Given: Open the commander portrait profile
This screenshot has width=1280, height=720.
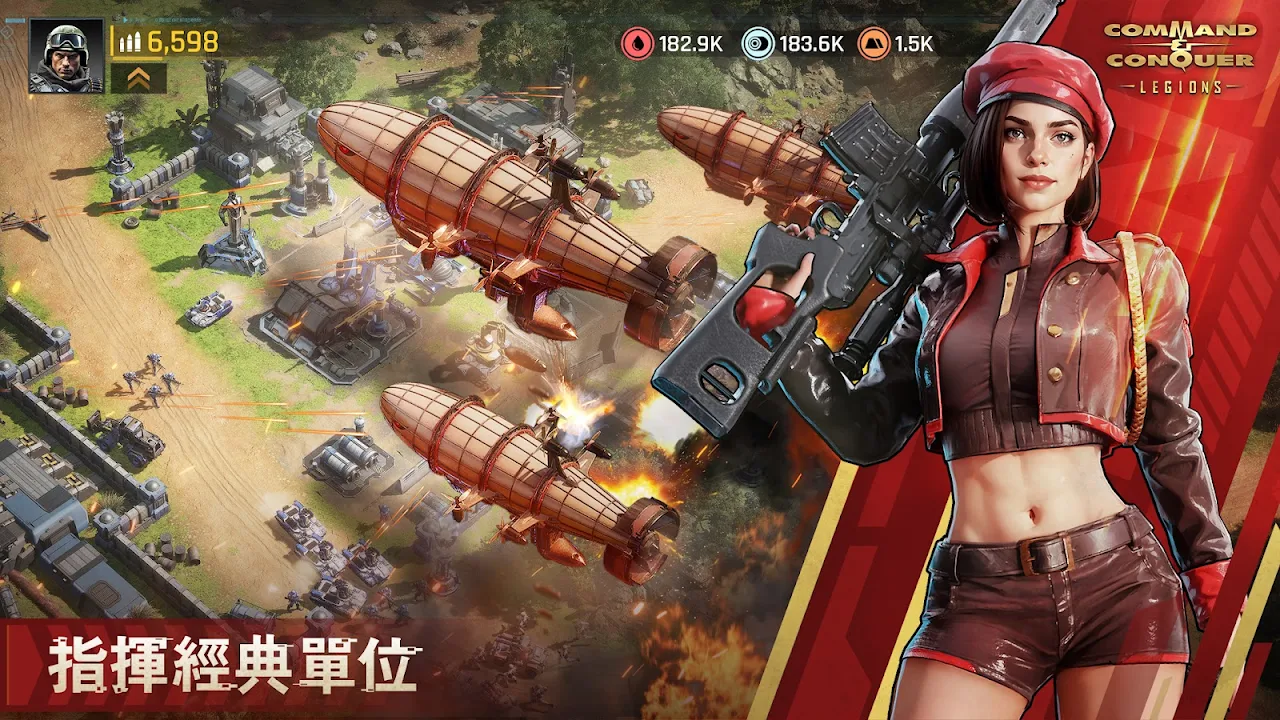Looking at the screenshot, I should click(x=66, y=56).
